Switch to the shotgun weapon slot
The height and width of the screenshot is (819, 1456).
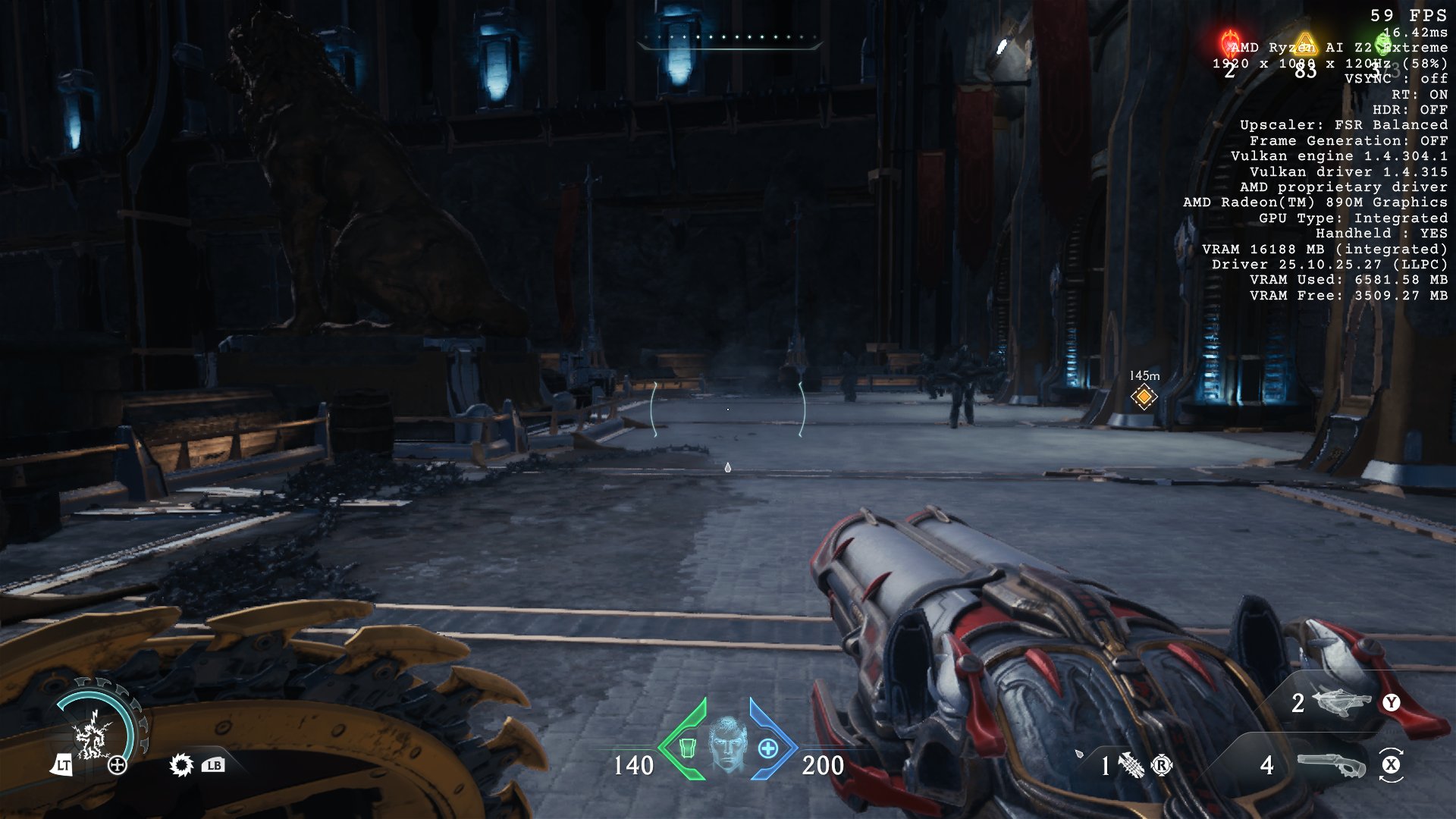(x=1331, y=765)
